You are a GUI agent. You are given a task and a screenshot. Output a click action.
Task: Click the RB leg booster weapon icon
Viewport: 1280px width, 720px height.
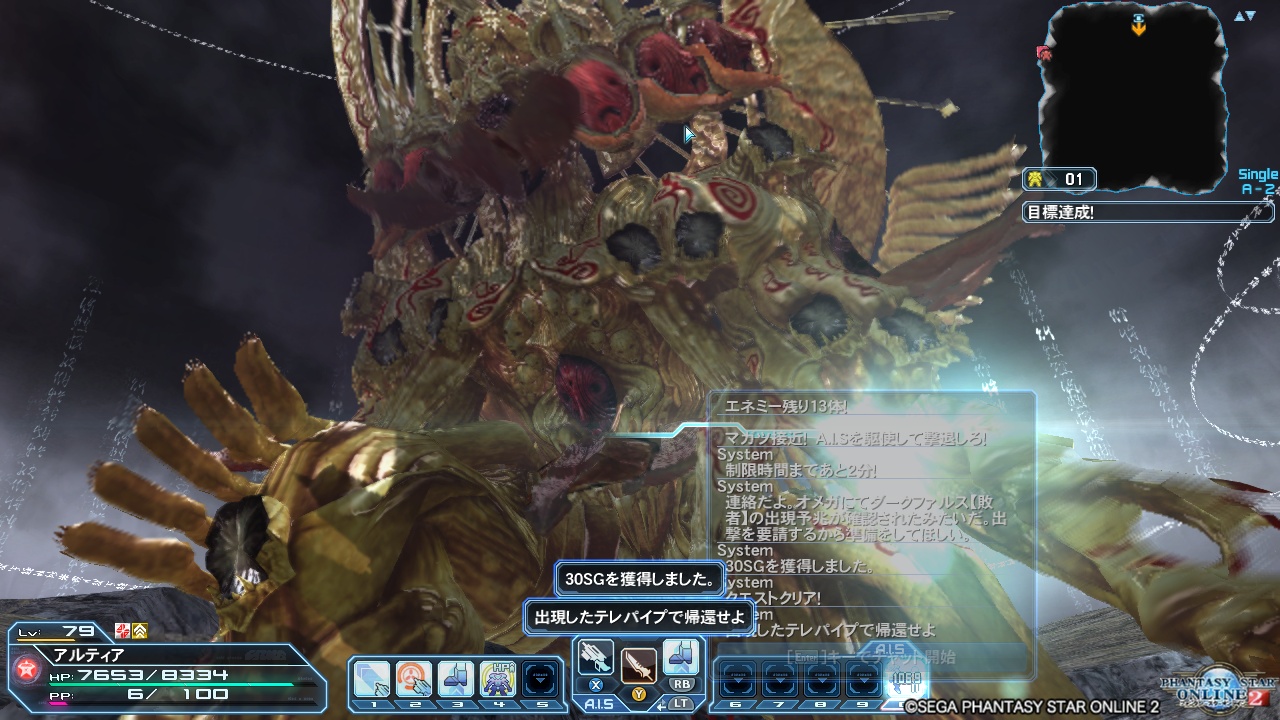point(682,658)
